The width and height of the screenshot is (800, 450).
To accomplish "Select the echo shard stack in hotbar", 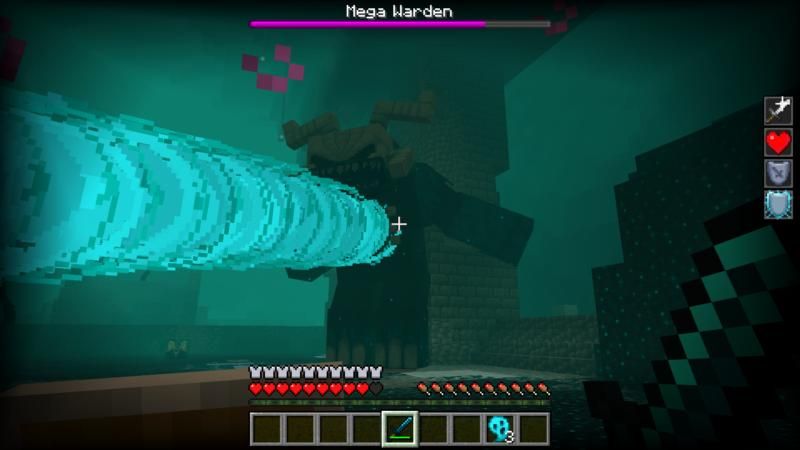I will (x=500, y=428).
